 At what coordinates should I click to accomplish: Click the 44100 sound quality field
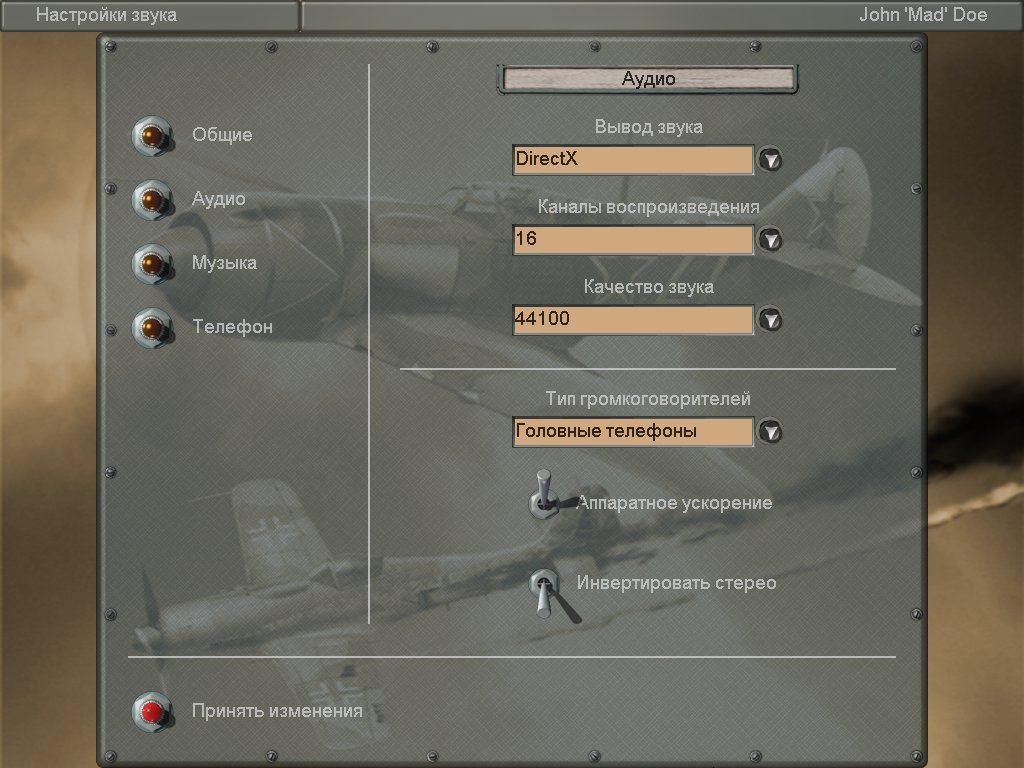pos(632,320)
